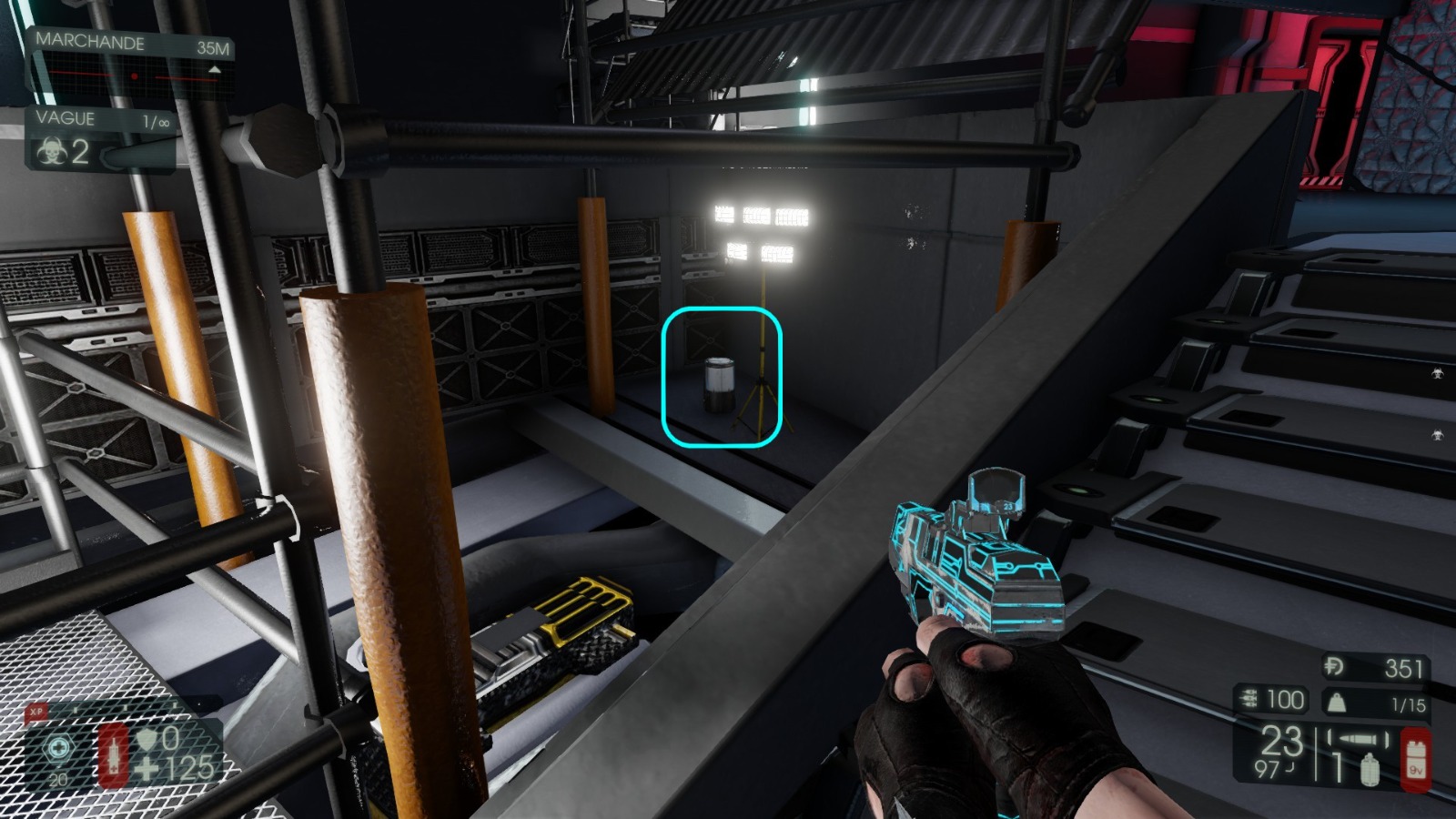The height and width of the screenshot is (819, 1456).
Task: Select the grenade icon in the ammo panel
Action: pos(1370,770)
